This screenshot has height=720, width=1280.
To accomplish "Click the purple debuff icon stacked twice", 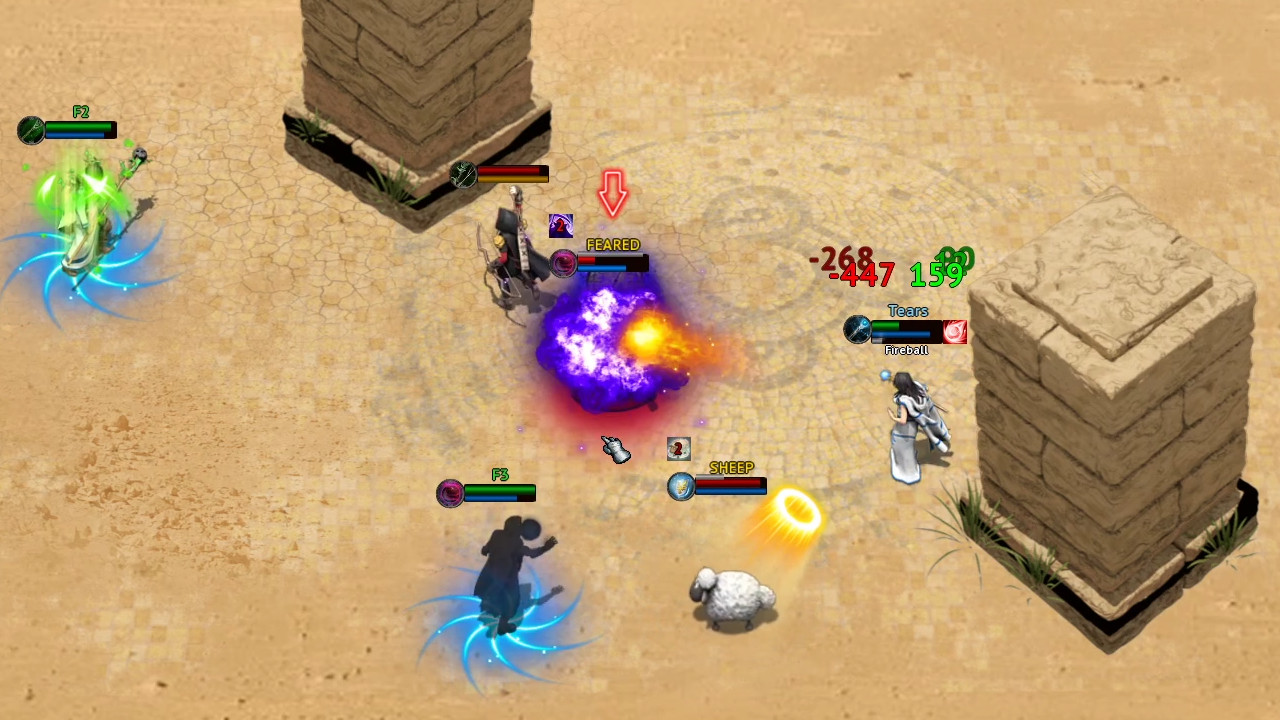I will (561, 224).
